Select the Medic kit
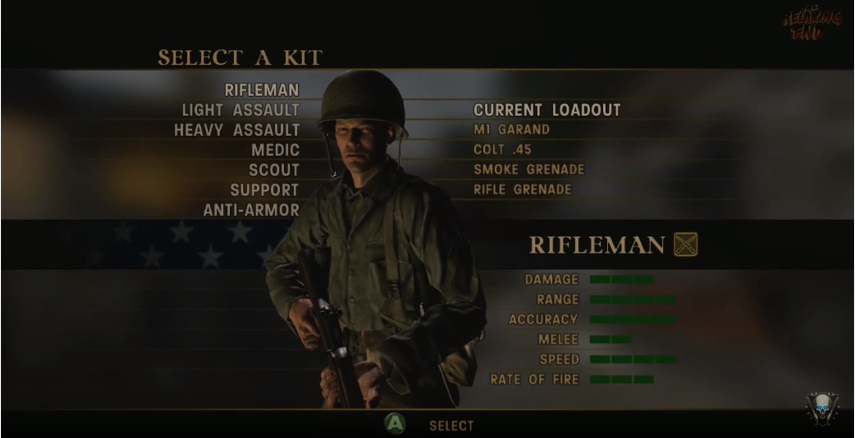Image resolution: width=855 pixels, height=438 pixels. (x=275, y=150)
